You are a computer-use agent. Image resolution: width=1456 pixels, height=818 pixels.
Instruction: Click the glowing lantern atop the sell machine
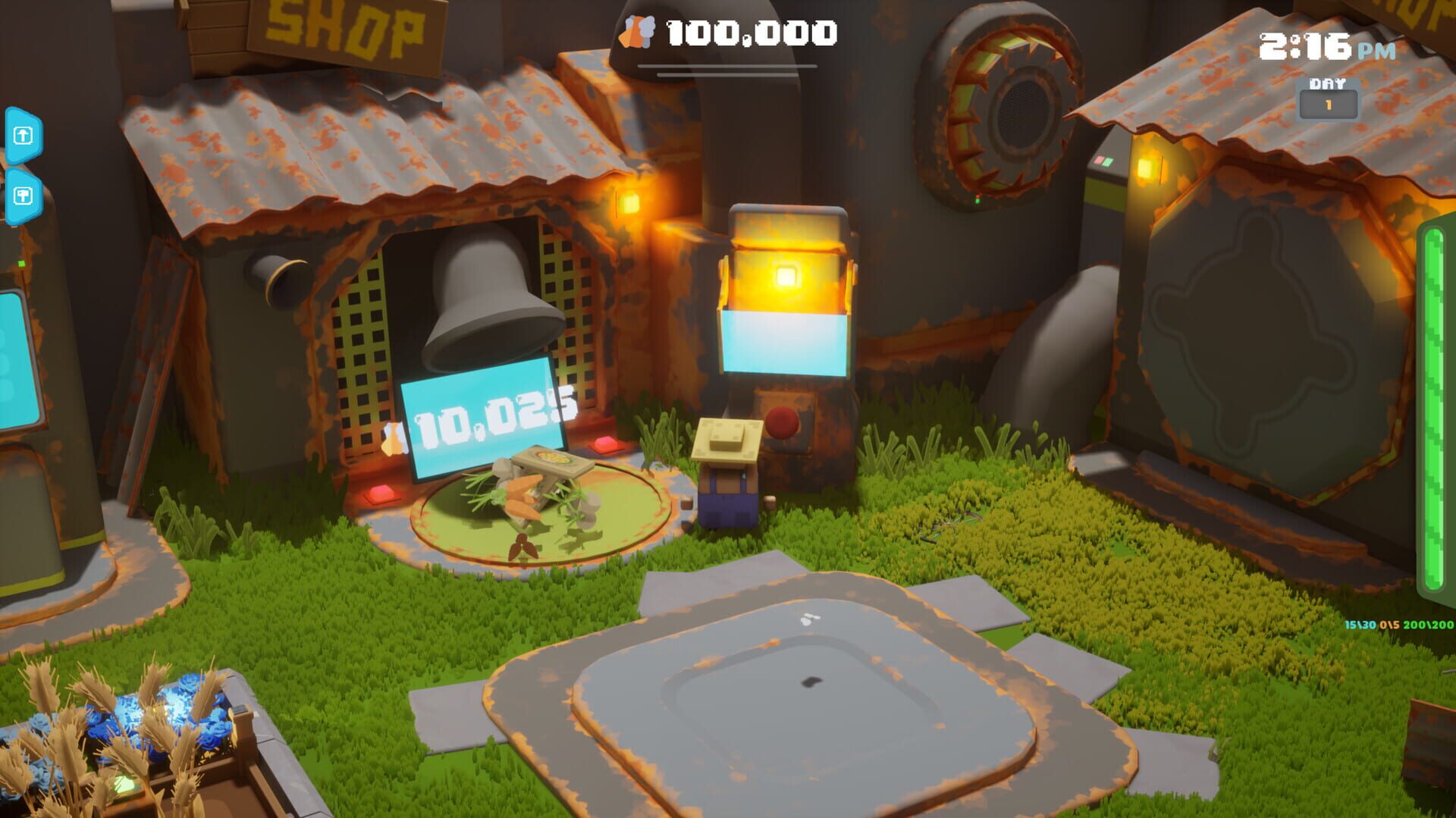coord(786,277)
